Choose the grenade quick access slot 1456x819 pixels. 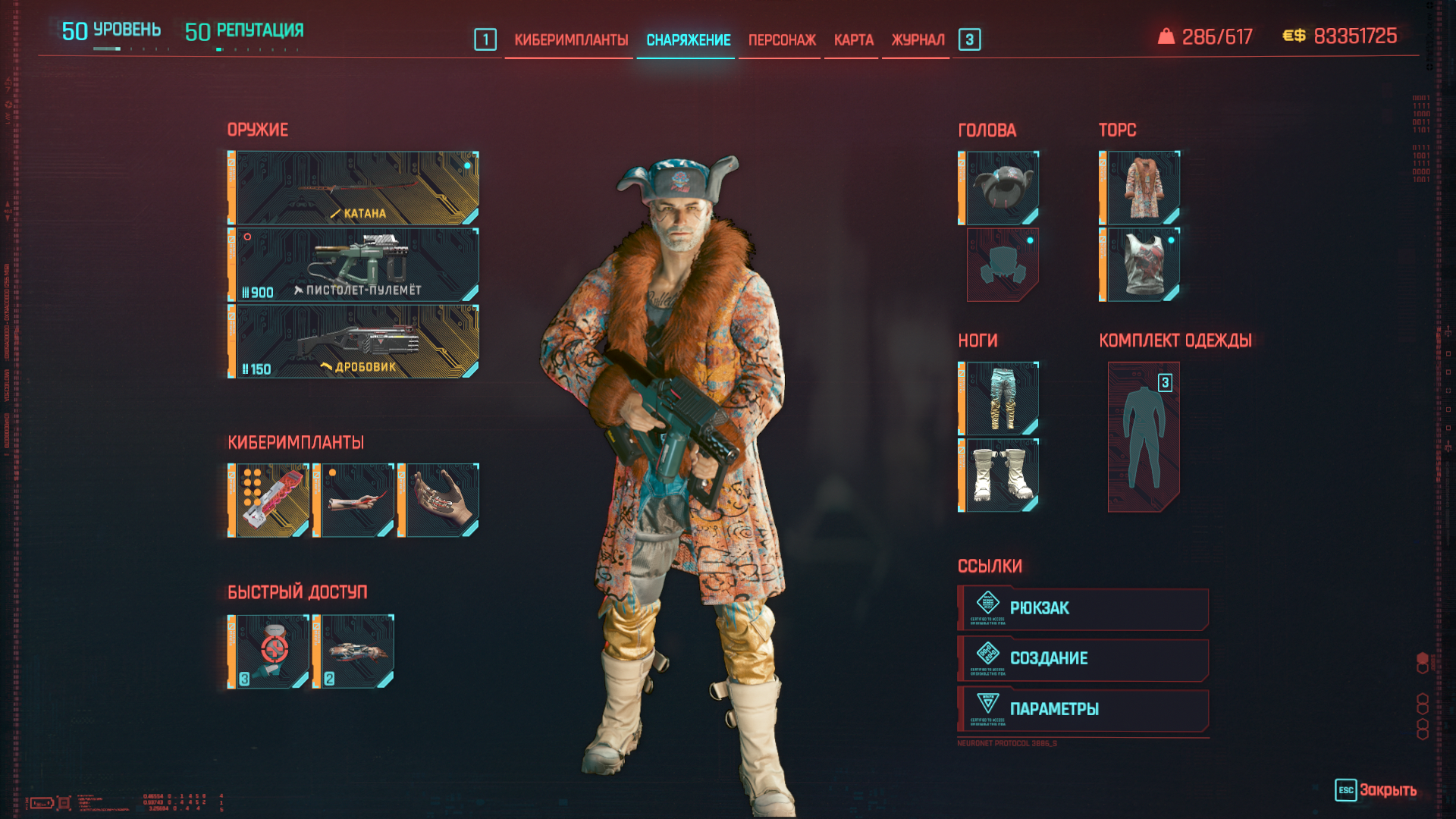tap(354, 651)
